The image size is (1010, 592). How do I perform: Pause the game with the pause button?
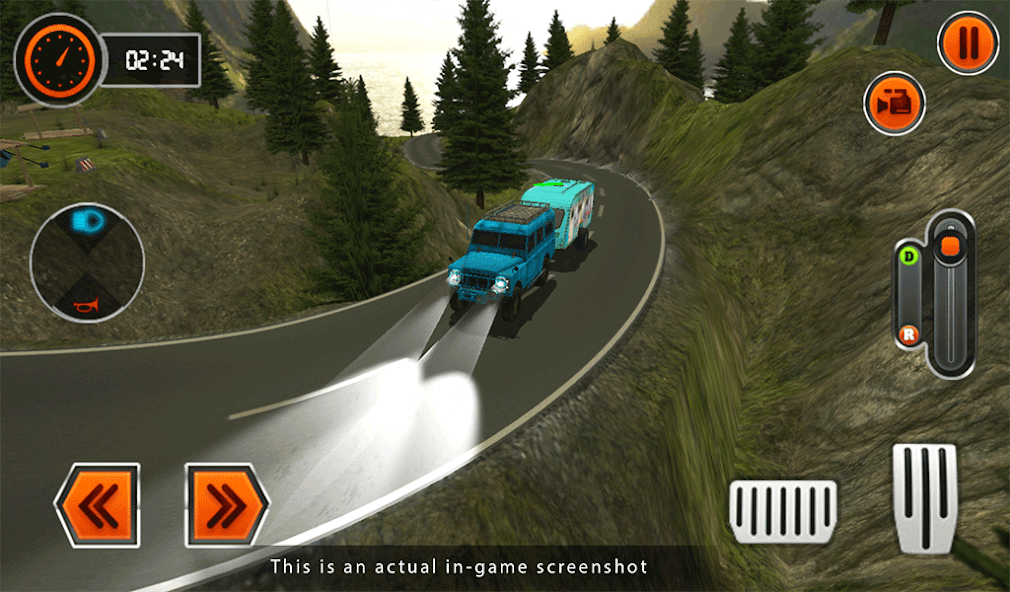[968, 43]
